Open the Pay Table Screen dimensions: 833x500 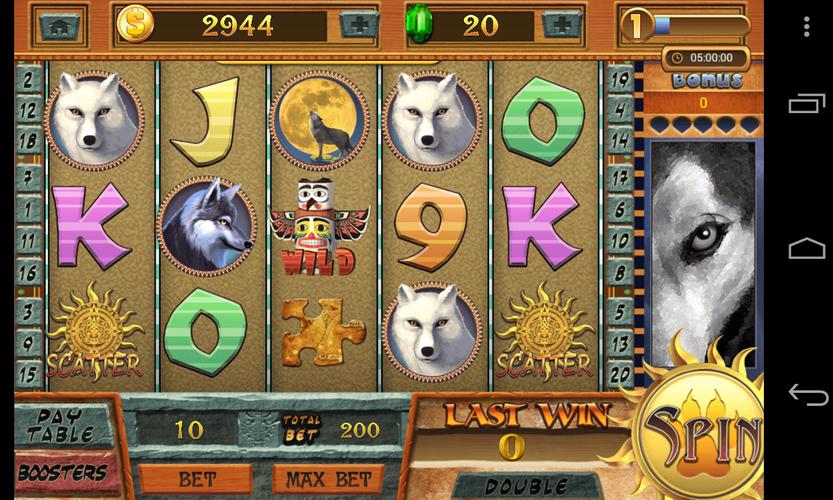point(63,424)
